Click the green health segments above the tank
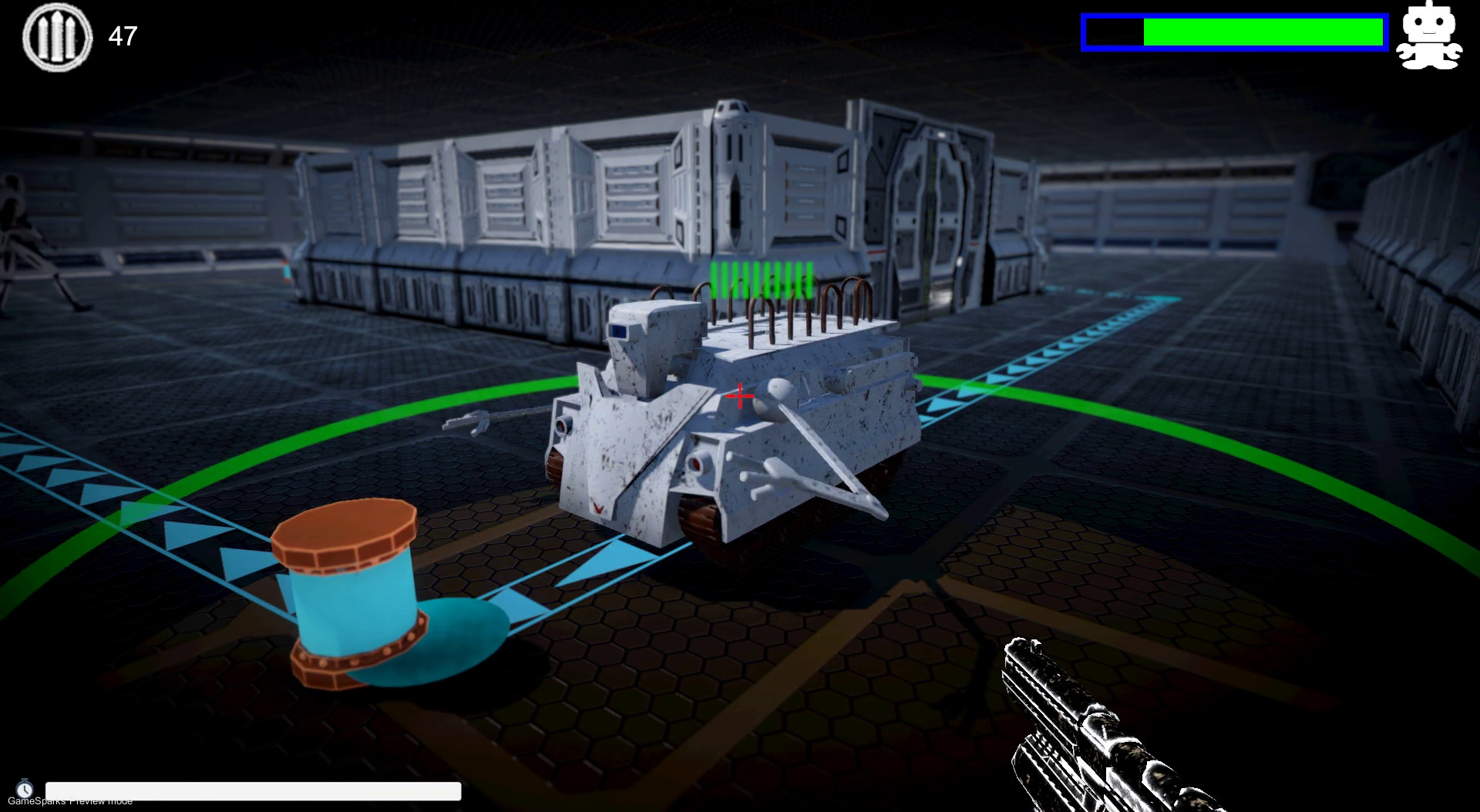Image resolution: width=1480 pixels, height=812 pixels. pos(761,279)
